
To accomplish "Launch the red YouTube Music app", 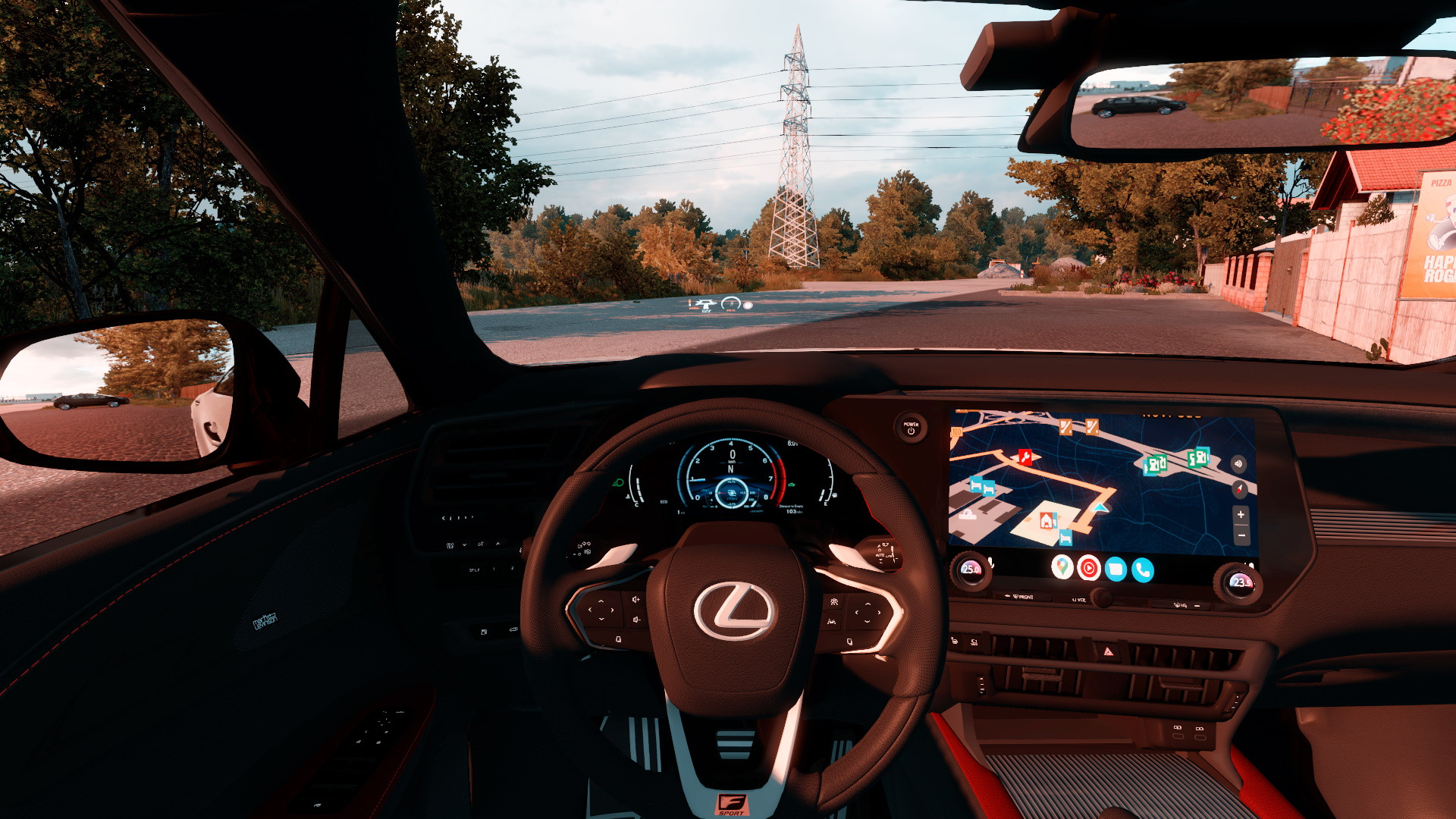I will point(1089,568).
